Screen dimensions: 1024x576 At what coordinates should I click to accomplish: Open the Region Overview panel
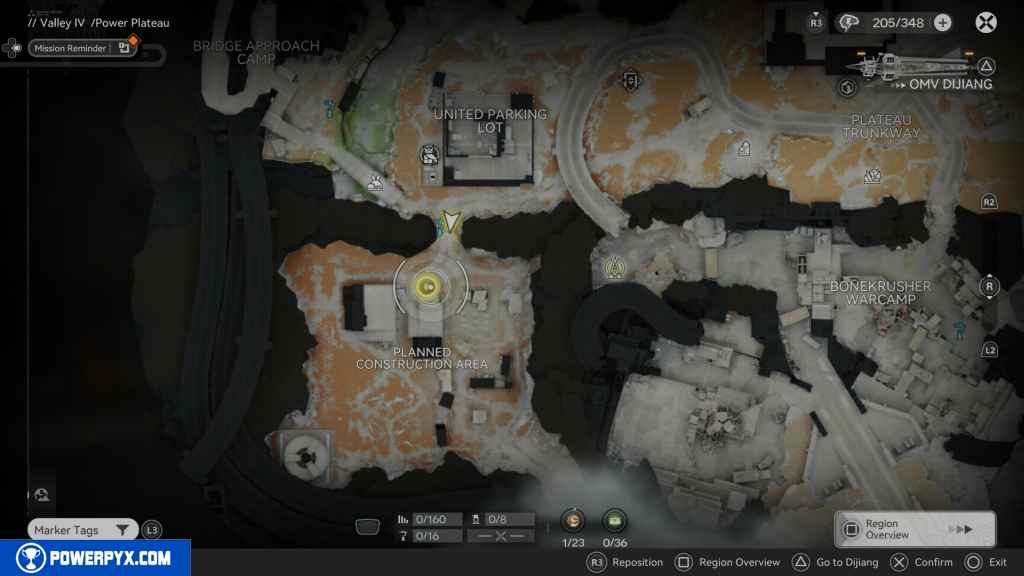915,529
